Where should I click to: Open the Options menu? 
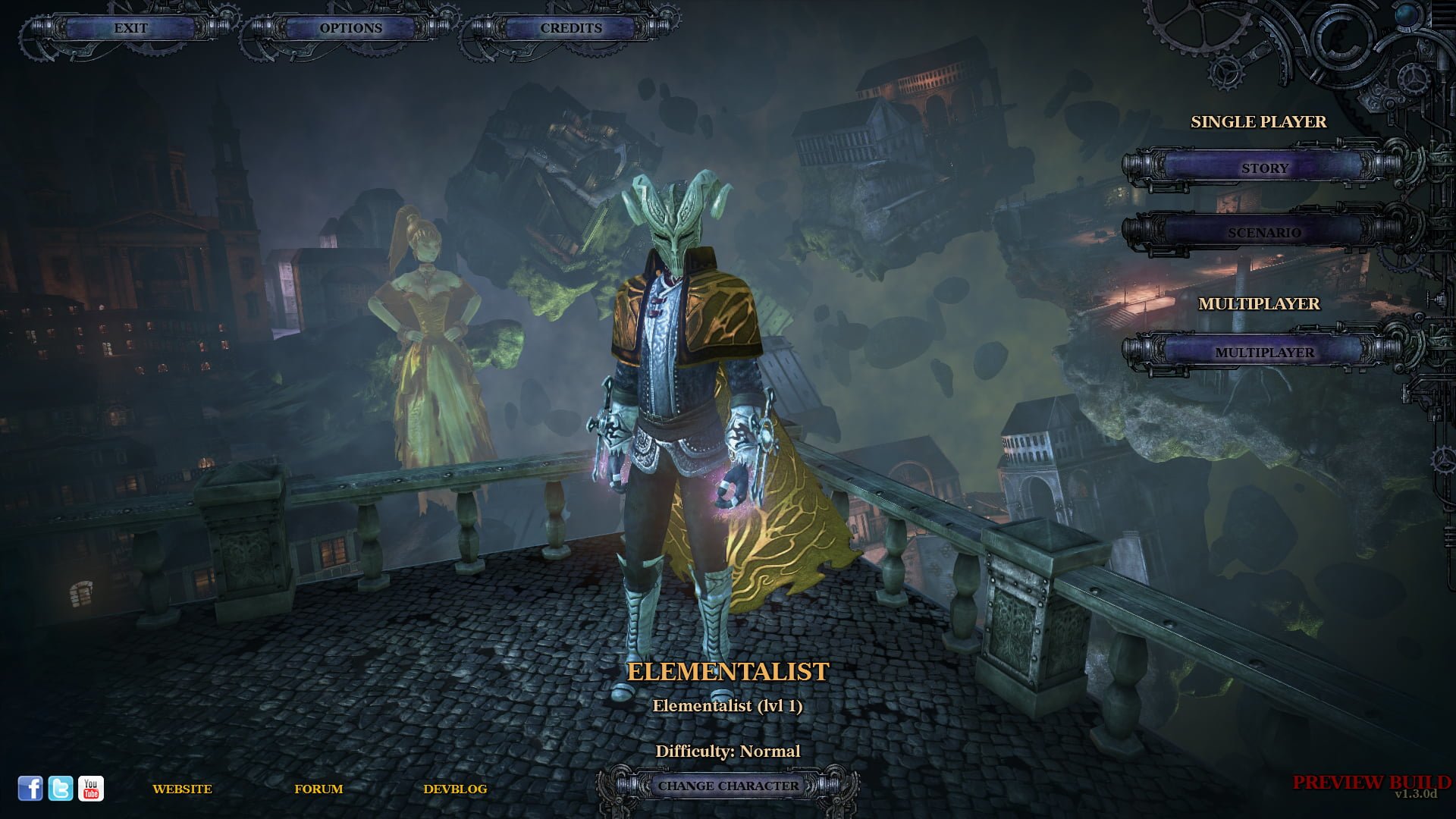[x=351, y=28]
